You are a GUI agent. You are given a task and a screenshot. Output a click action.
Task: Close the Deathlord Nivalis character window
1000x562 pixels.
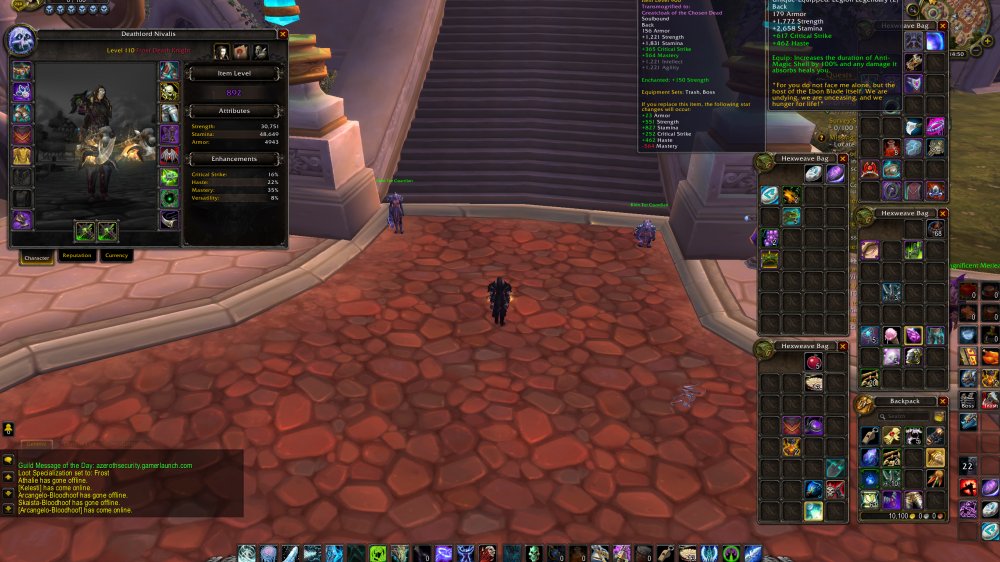click(x=283, y=33)
